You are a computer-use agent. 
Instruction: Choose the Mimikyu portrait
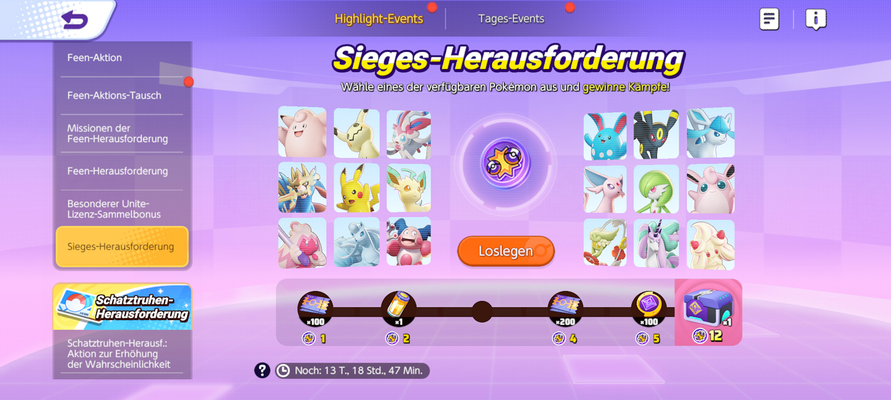[x=356, y=132]
